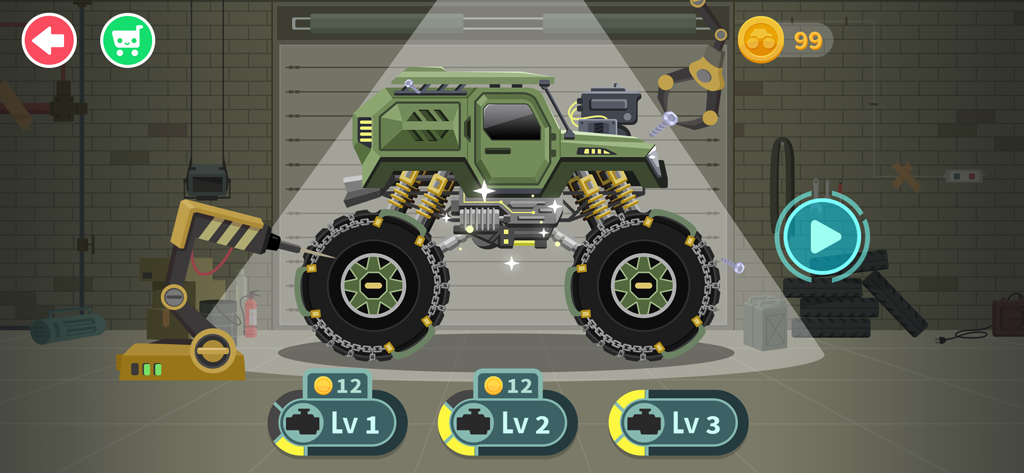
Task: Open the green shopping cart store
Action: click(127, 41)
